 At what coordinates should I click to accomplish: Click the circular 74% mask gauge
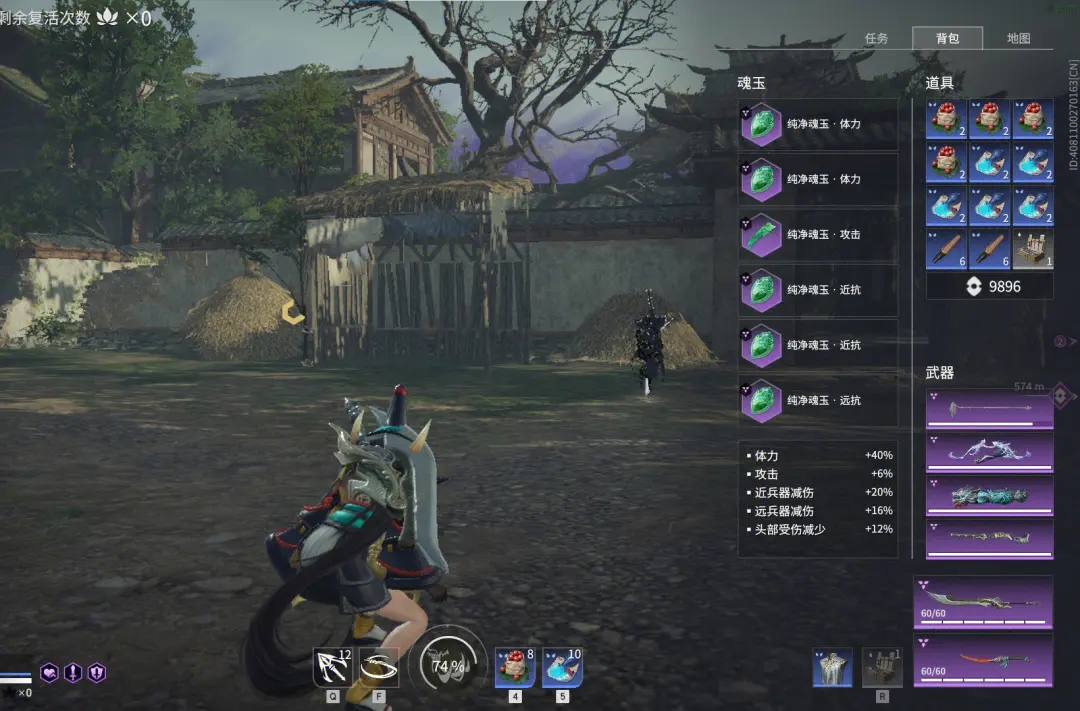coord(447,665)
